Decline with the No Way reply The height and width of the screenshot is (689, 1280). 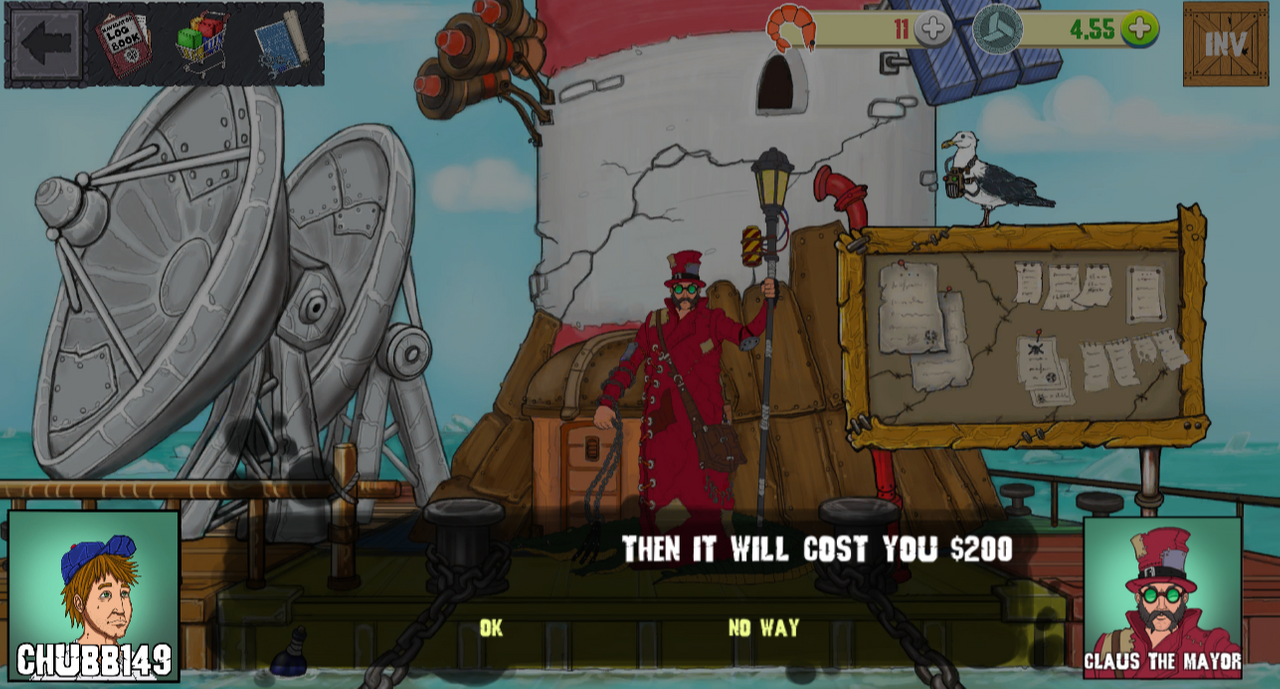click(764, 628)
